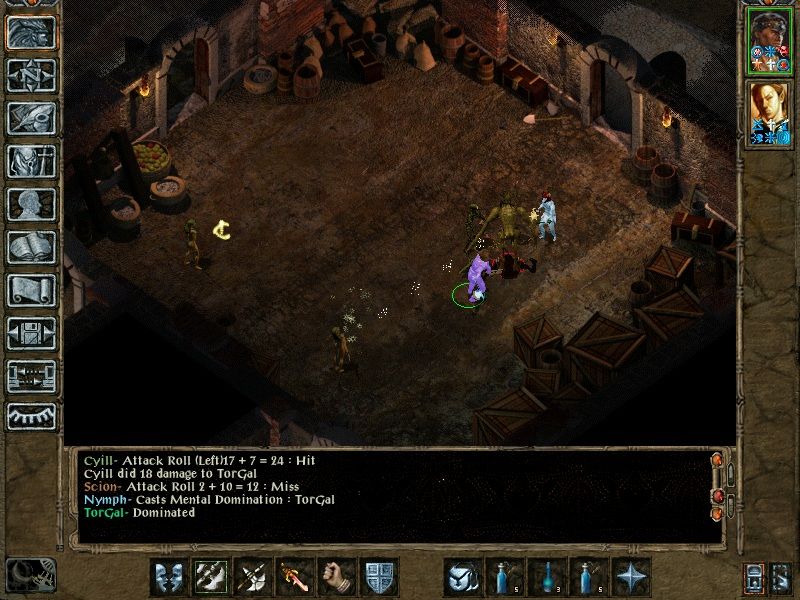The image size is (800, 600).
Task: Open the mage spellbook button
Action: click(30, 247)
